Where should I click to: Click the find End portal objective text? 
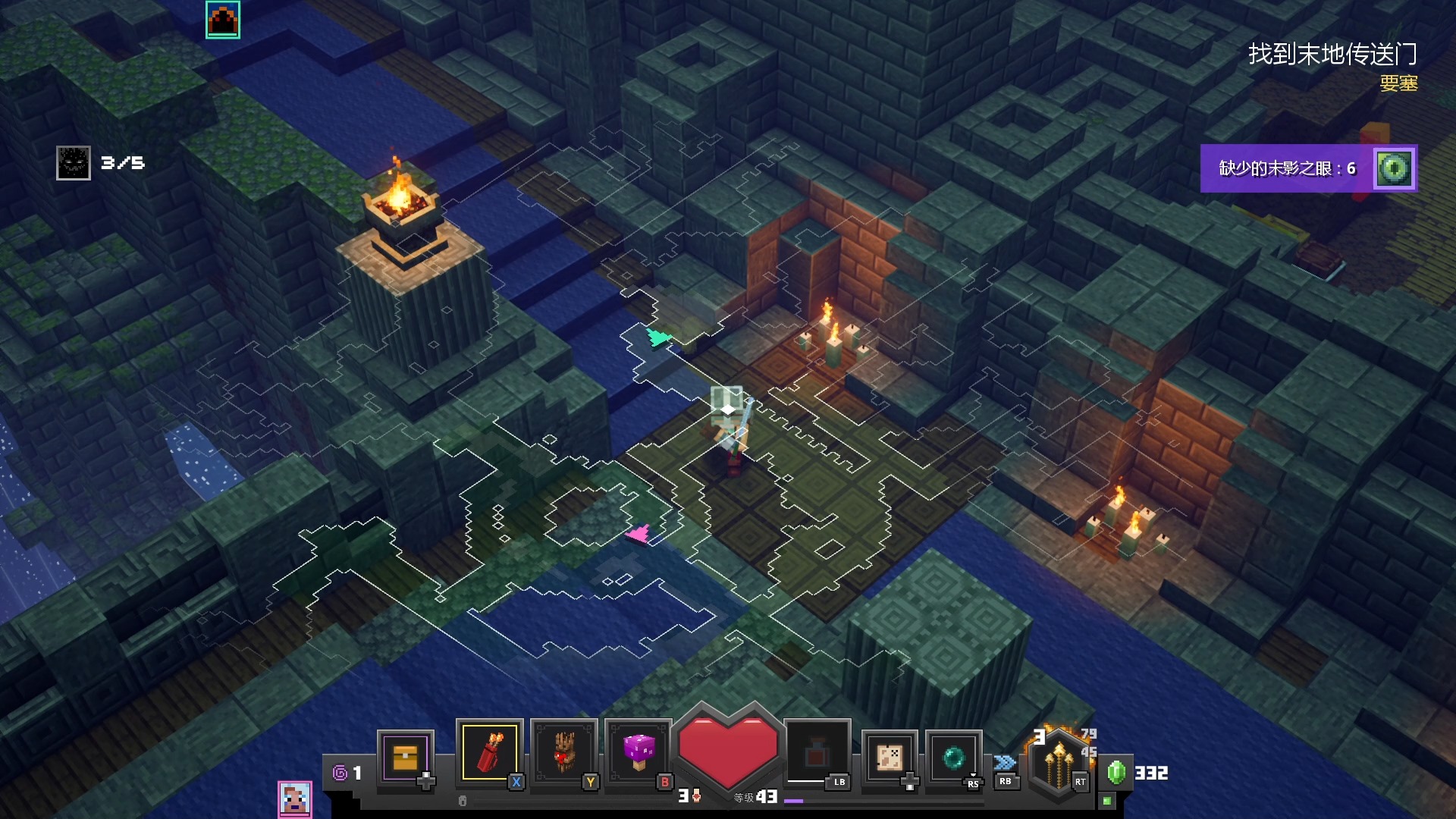click(x=1332, y=54)
